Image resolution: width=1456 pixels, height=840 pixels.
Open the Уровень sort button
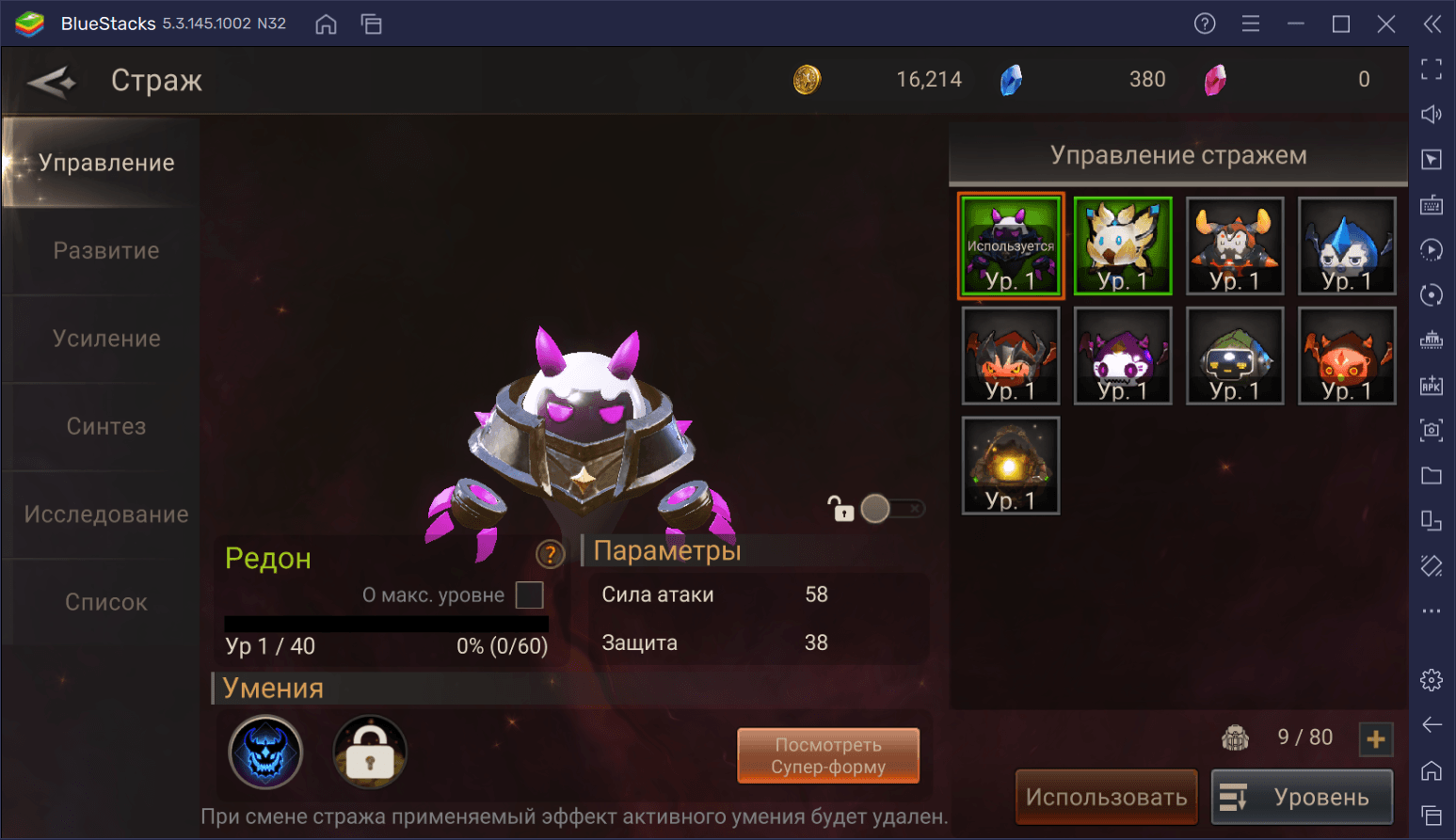(x=1302, y=797)
